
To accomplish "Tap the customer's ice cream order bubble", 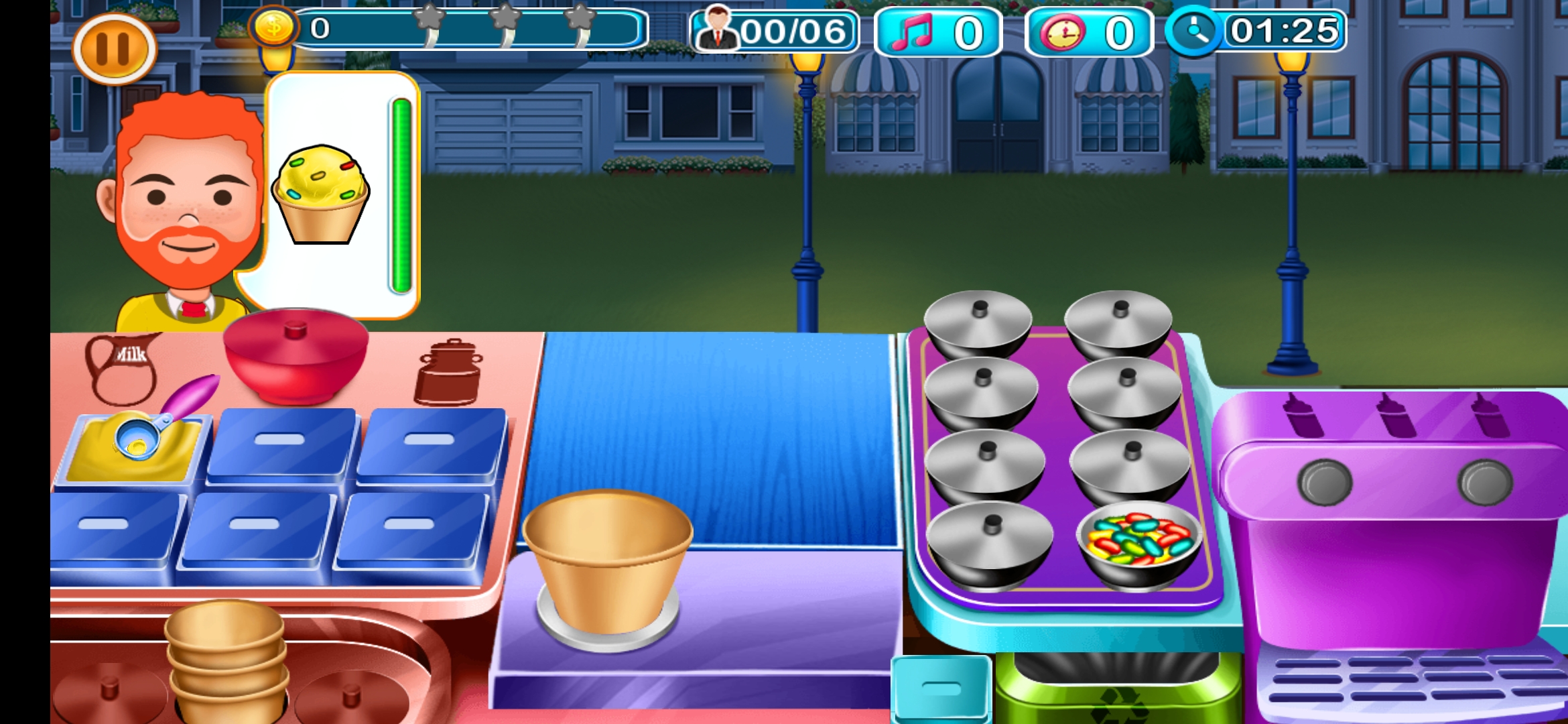I will tap(342, 194).
